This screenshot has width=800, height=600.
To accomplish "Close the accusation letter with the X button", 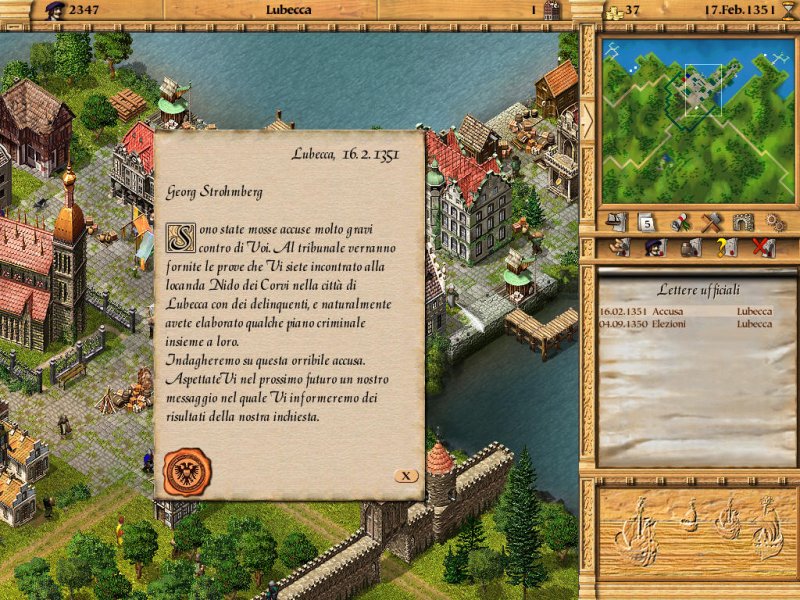I will pos(405,476).
